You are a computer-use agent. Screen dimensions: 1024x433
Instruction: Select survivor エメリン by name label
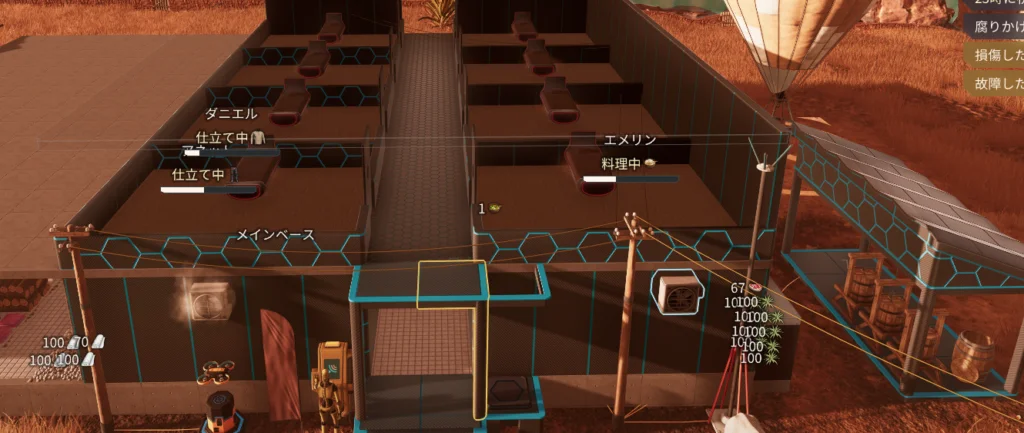click(630, 141)
